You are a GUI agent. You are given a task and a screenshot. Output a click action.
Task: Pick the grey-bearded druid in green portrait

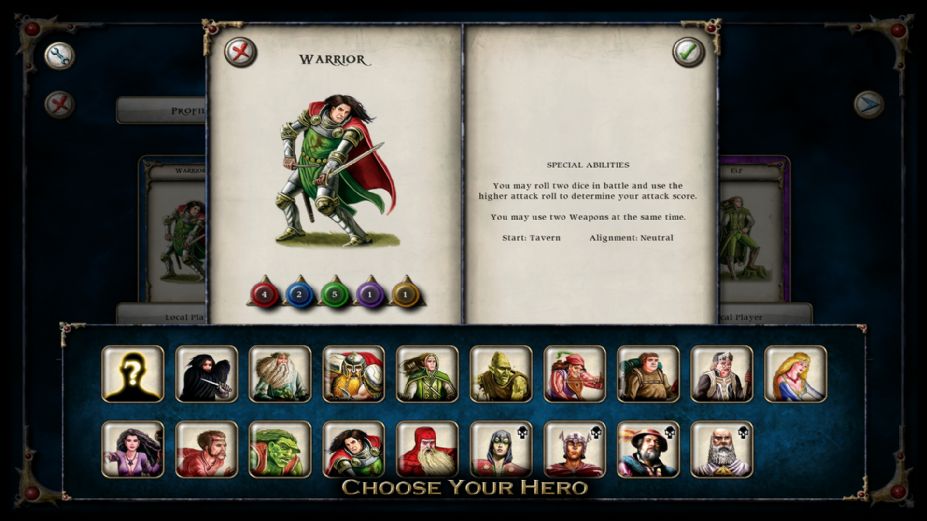point(280,374)
